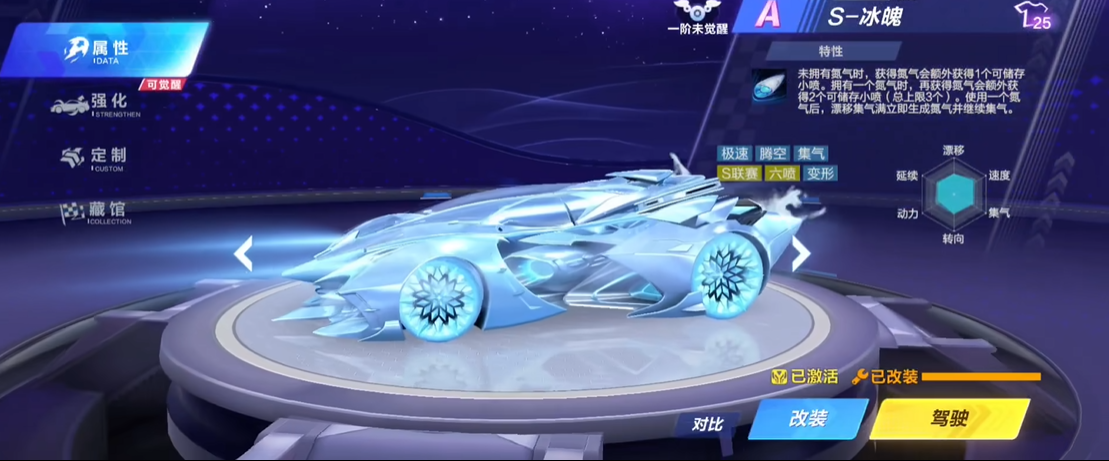Tap the 变形 transform tag
Screen dimensions: 1109x461
coord(819,173)
